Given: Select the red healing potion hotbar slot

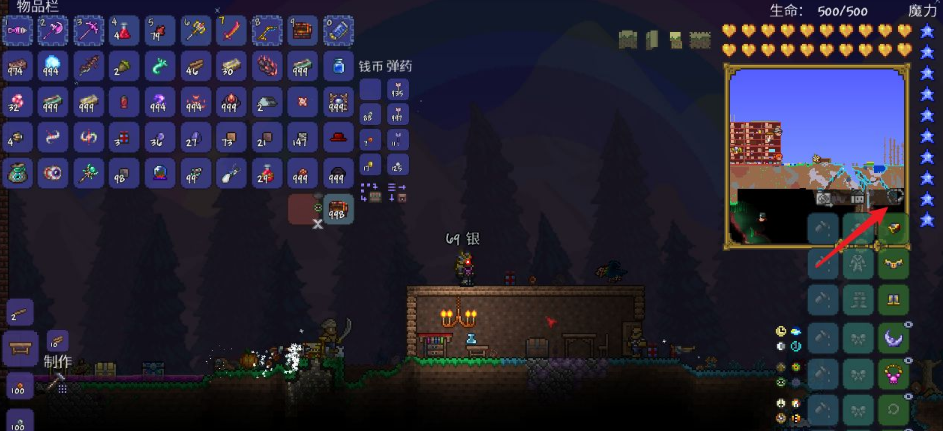Looking at the screenshot, I should pyautogui.click(x=123, y=30).
